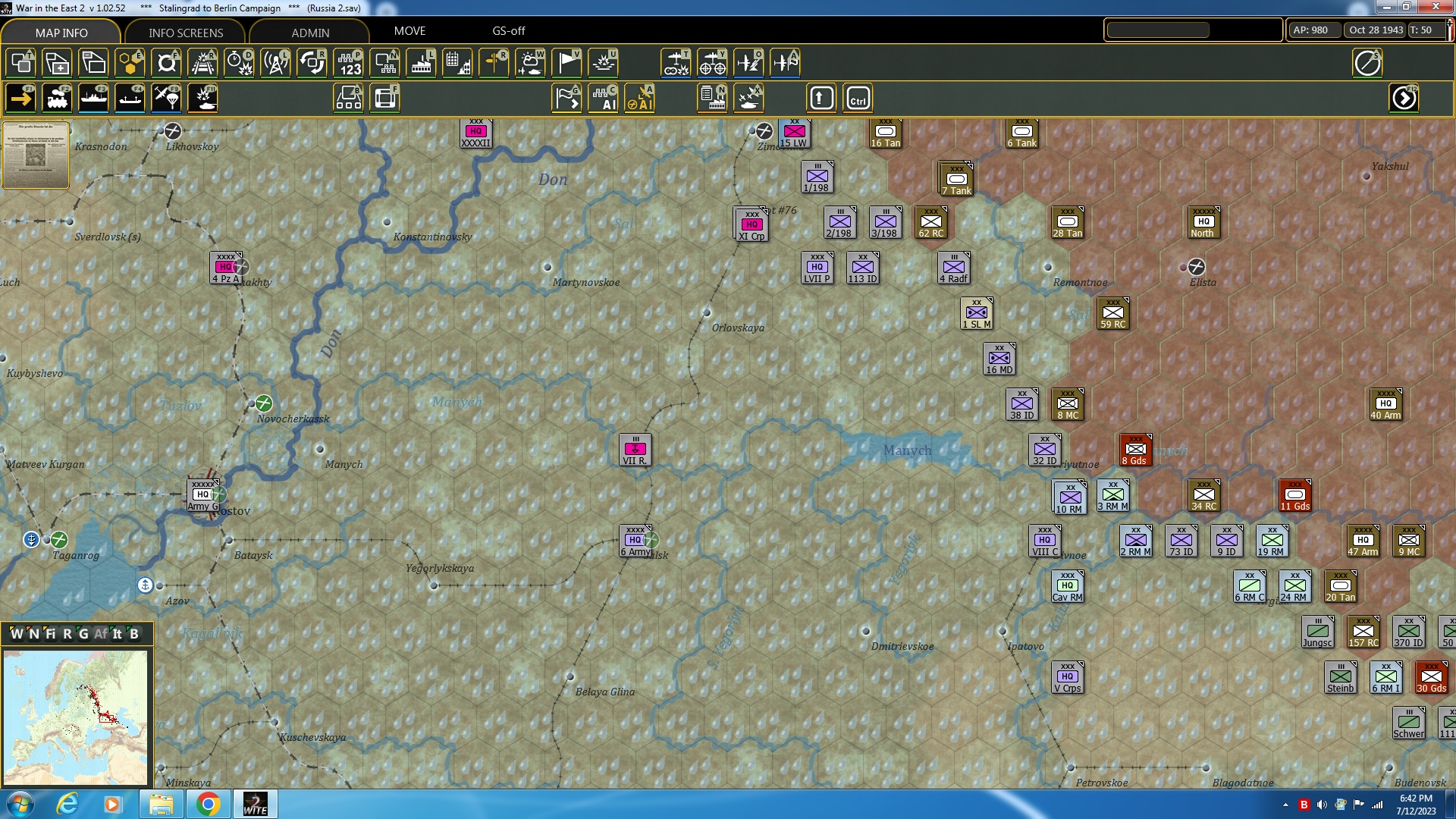Switch to rail movement mode (F2 train icon)

click(x=57, y=98)
